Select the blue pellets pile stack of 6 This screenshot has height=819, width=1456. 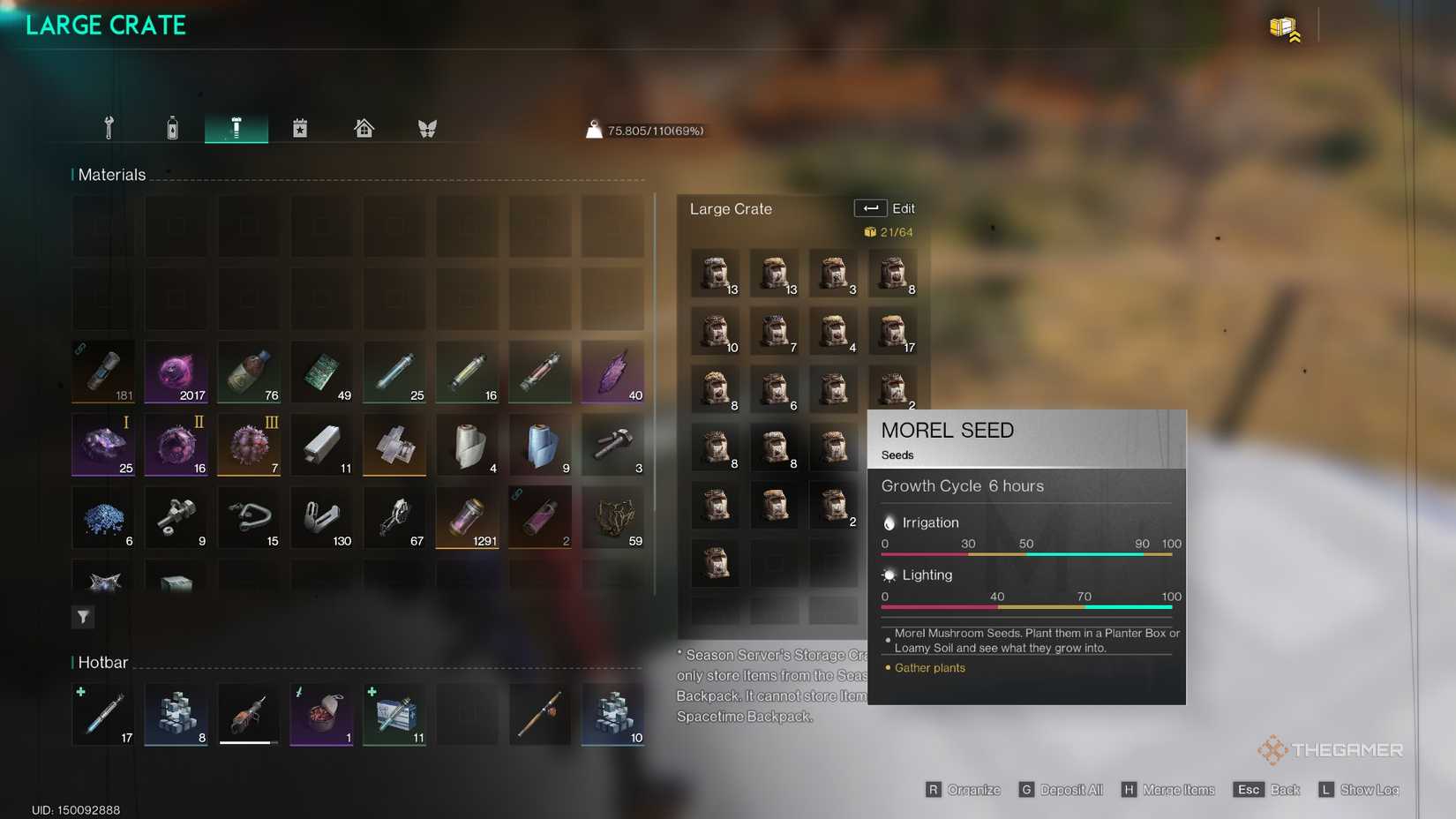point(103,517)
